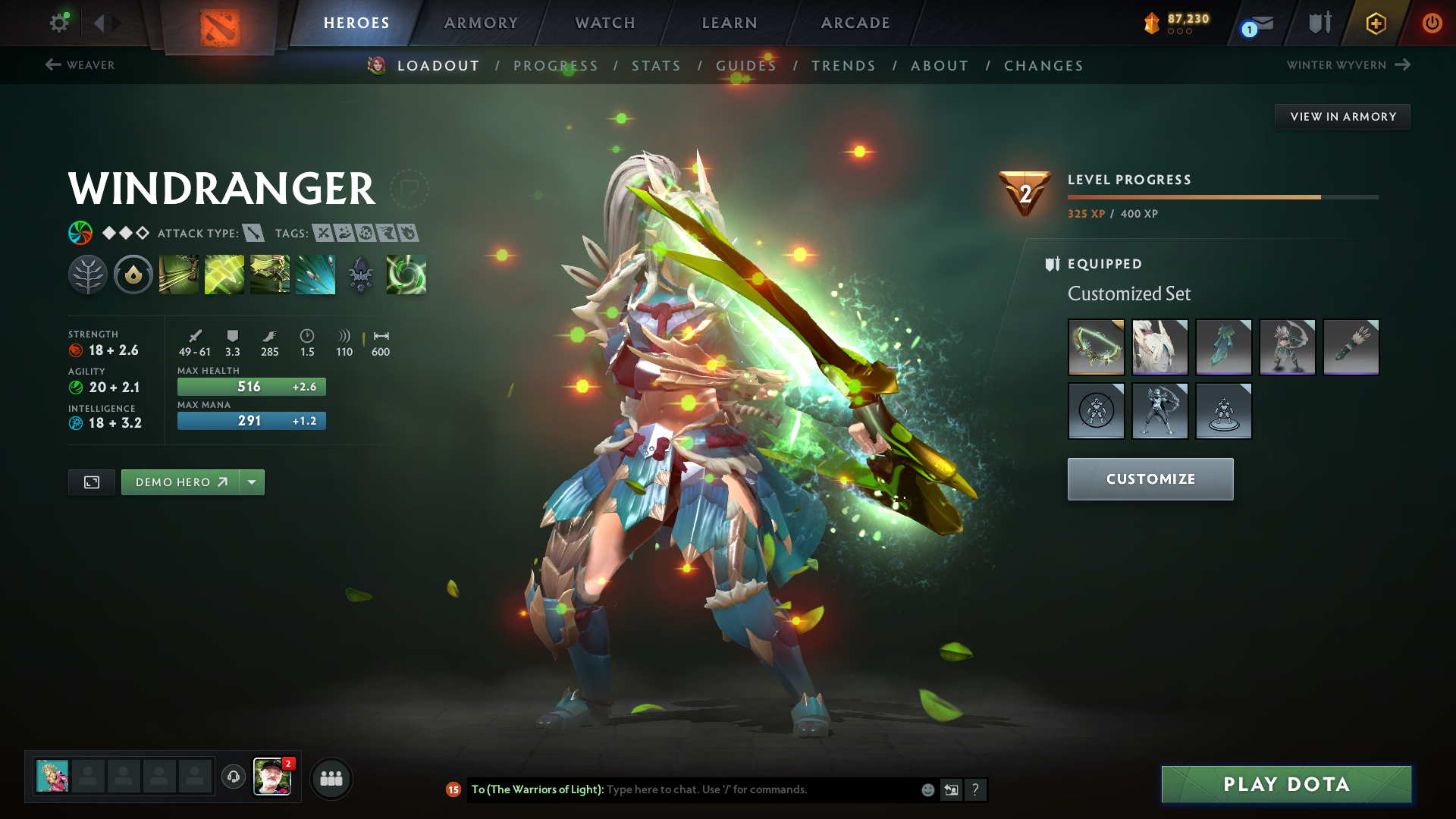This screenshot has height=819, width=1456.
Task: Open the Customize loadout button
Action: click(1150, 479)
